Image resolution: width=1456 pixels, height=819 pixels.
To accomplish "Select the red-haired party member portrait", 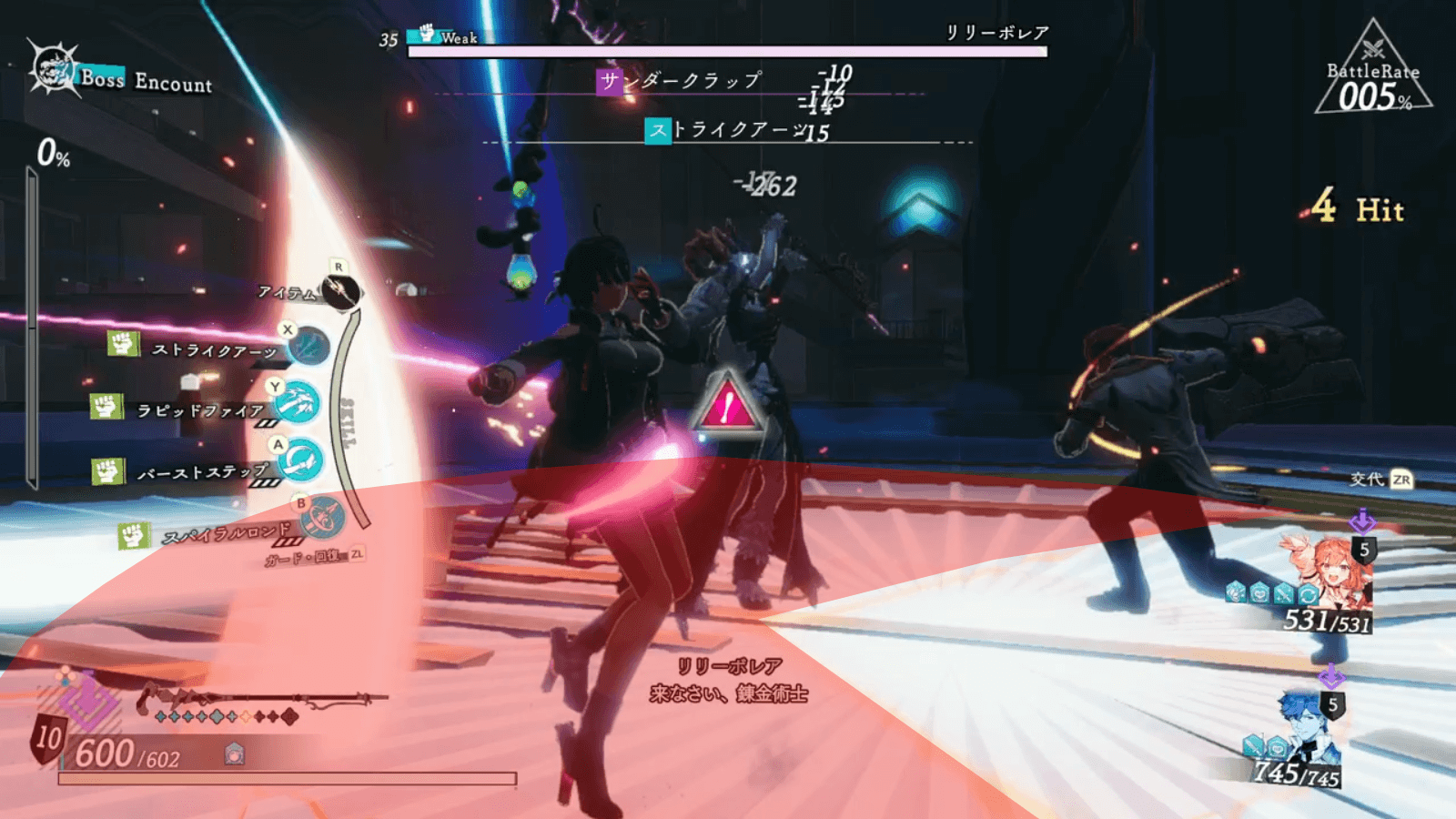I will [x=1329, y=571].
